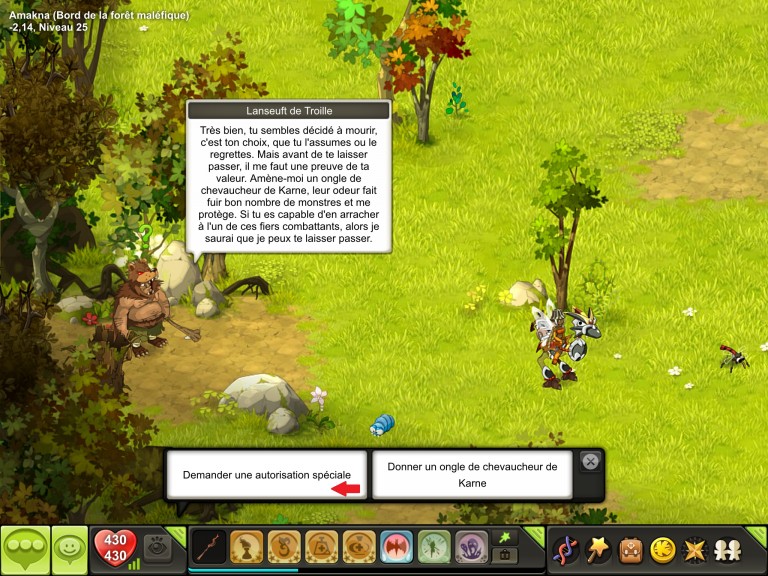Image resolution: width=768 pixels, height=576 pixels.
Task: Open the two-figures friends menu
Action: [725, 549]
